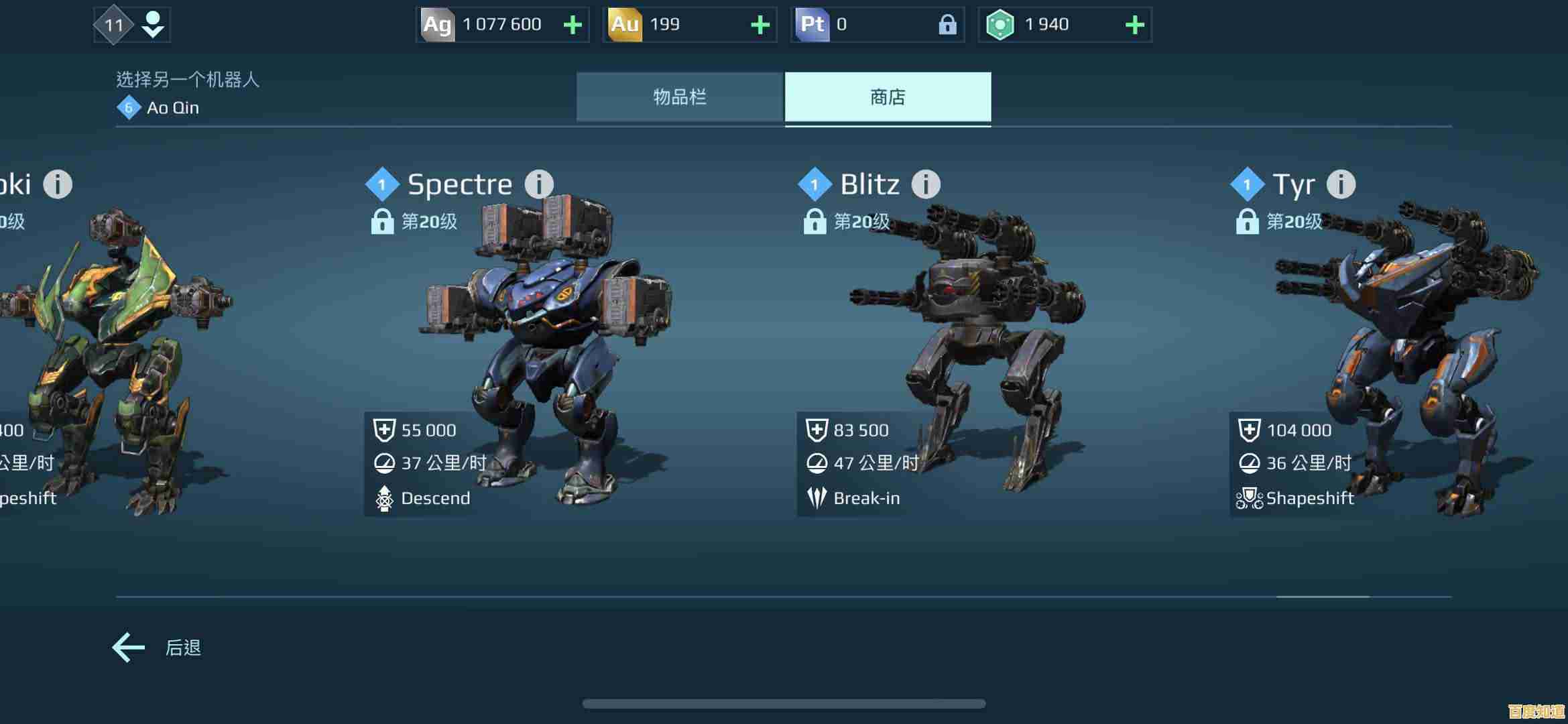Add silver with the Ag plus button
The height and width of the screenshot is (724, 1568).
tap(571, 24)
